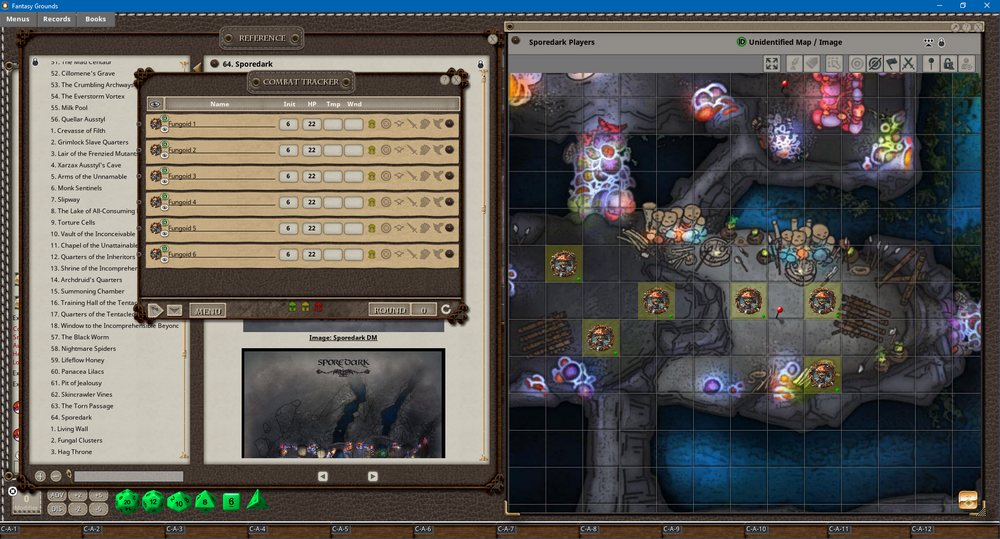
Task: Close the Fantasy Grounds window
Action: click(x=985, y=6)
